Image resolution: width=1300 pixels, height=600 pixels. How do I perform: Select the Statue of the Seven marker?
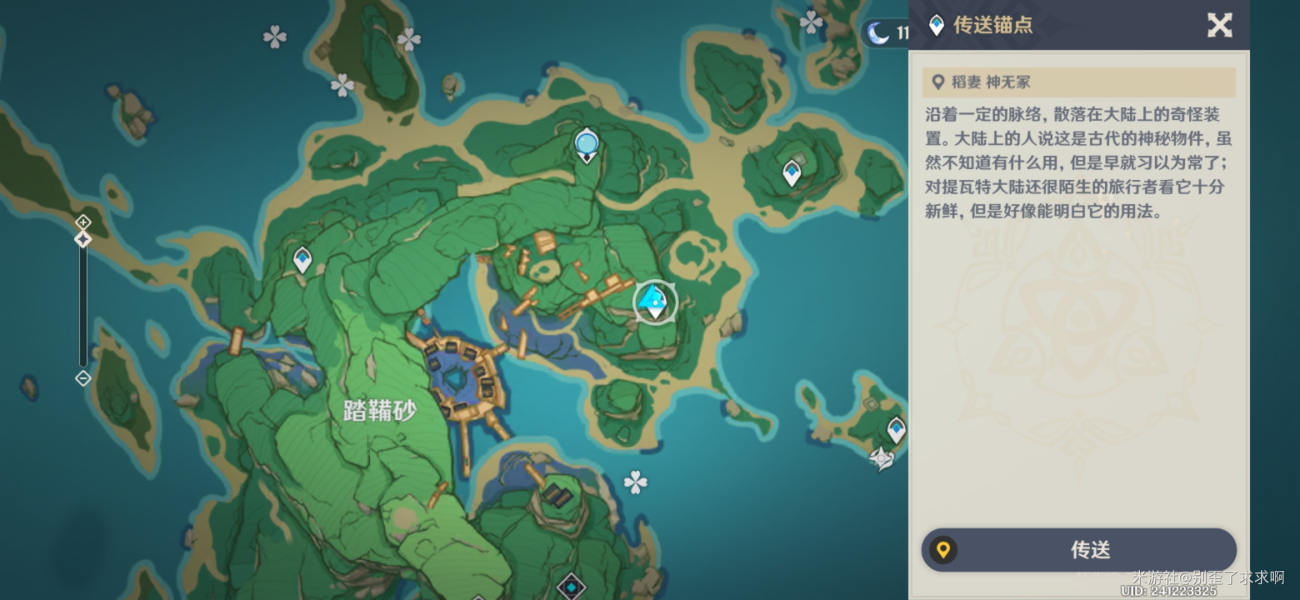[587, 146]
